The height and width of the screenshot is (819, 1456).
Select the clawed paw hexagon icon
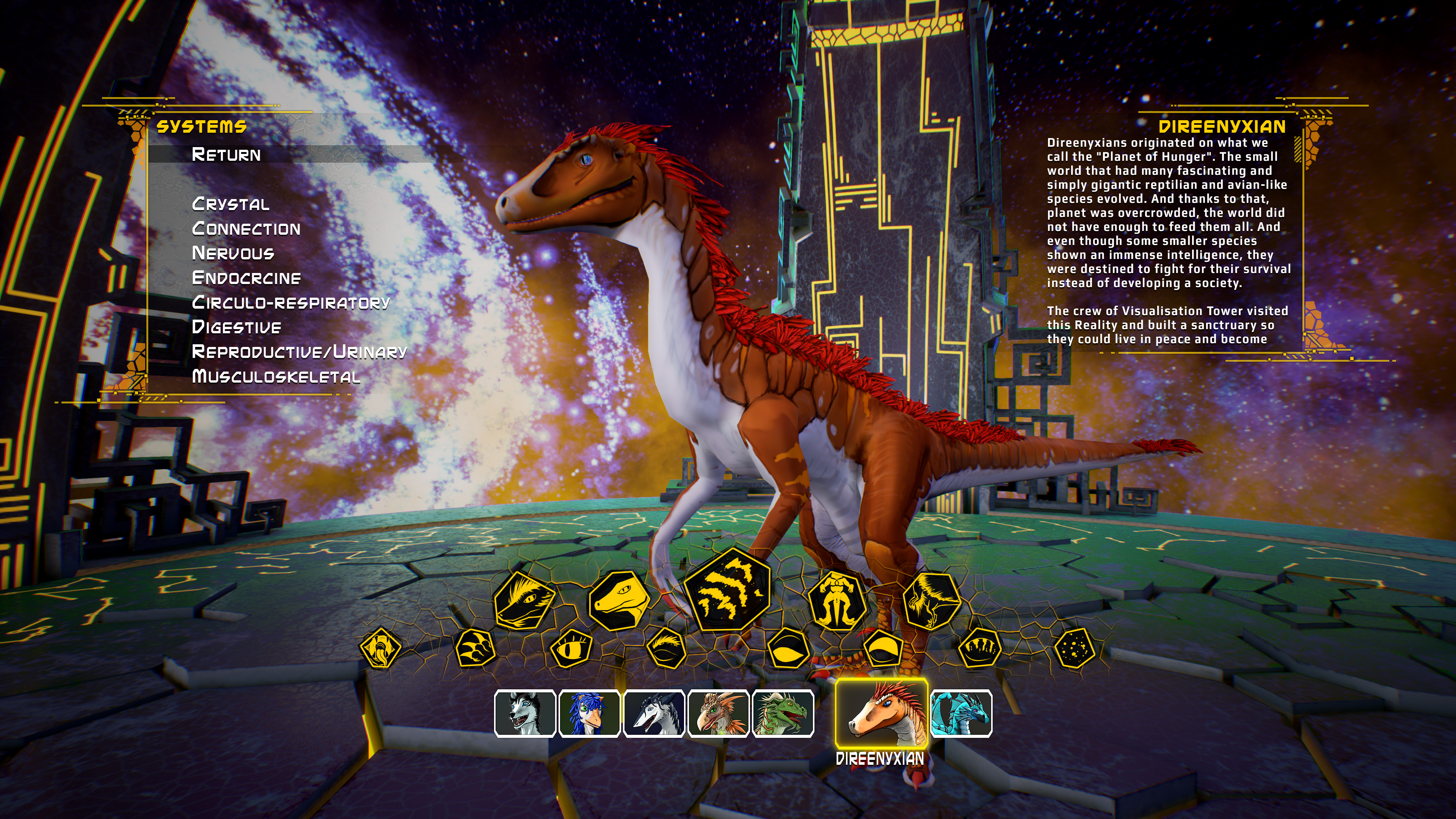(x=475, y=648)
